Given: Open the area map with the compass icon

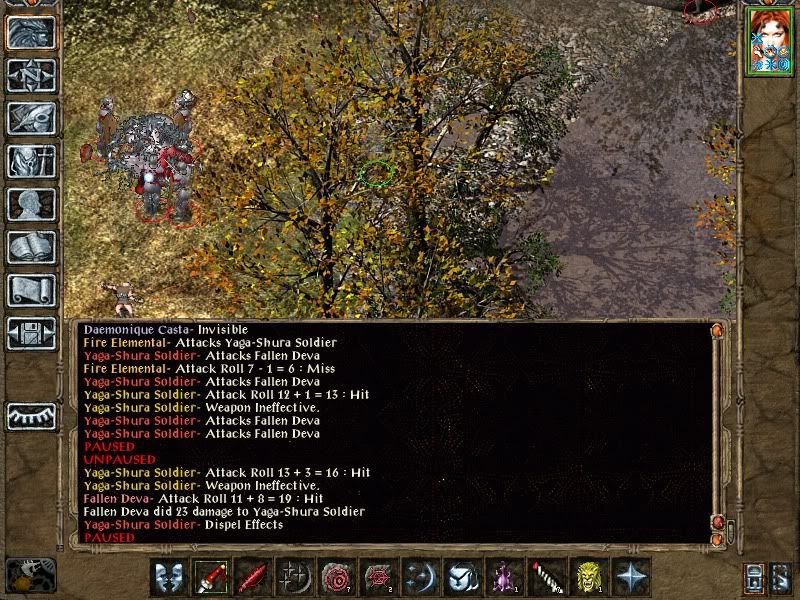Looking at the screenshot, I should tap(31, 75).
